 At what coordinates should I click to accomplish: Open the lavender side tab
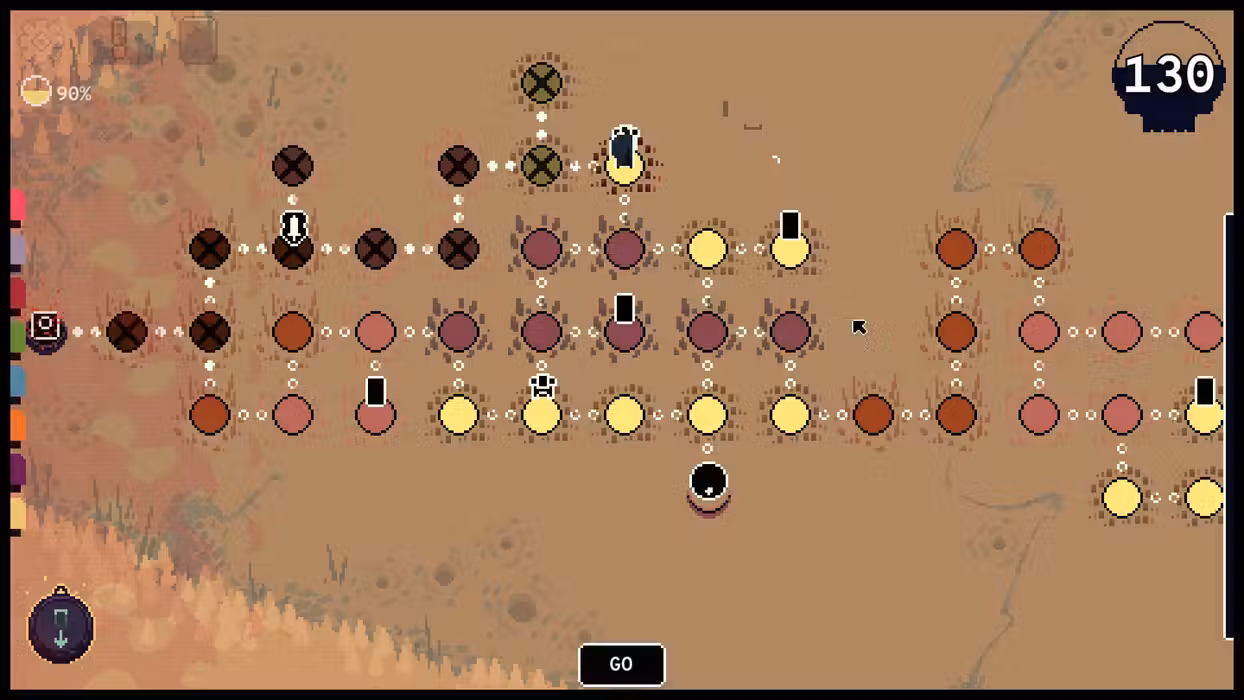tap(17, 250)
